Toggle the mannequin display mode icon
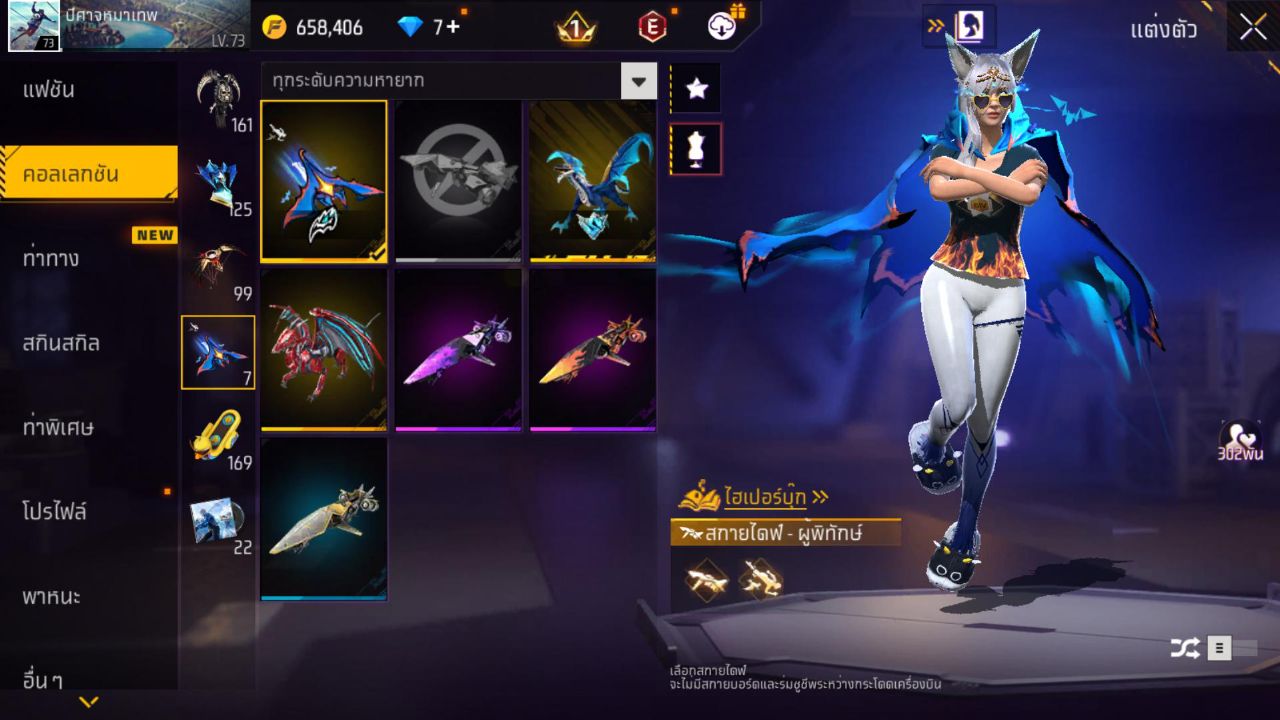Viewport: 1280px width, 720px height. (696, 148)
